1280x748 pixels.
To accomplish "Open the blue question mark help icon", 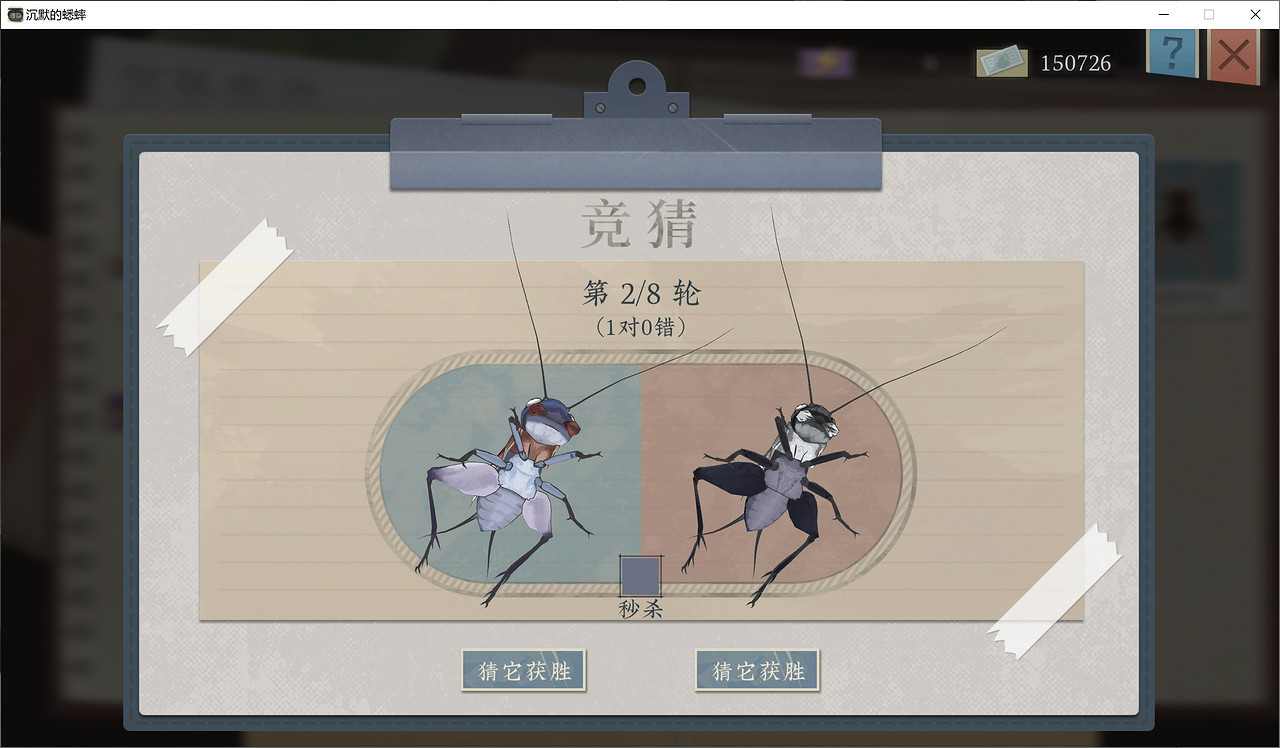I will coord(1172,55).
